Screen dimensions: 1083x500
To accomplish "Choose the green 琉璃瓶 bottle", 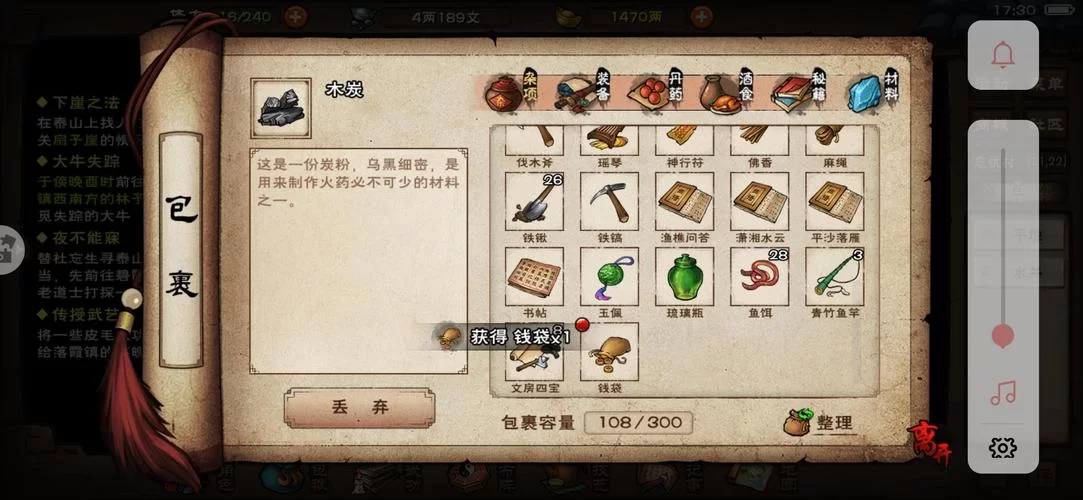I will click(x=685, y=276).
